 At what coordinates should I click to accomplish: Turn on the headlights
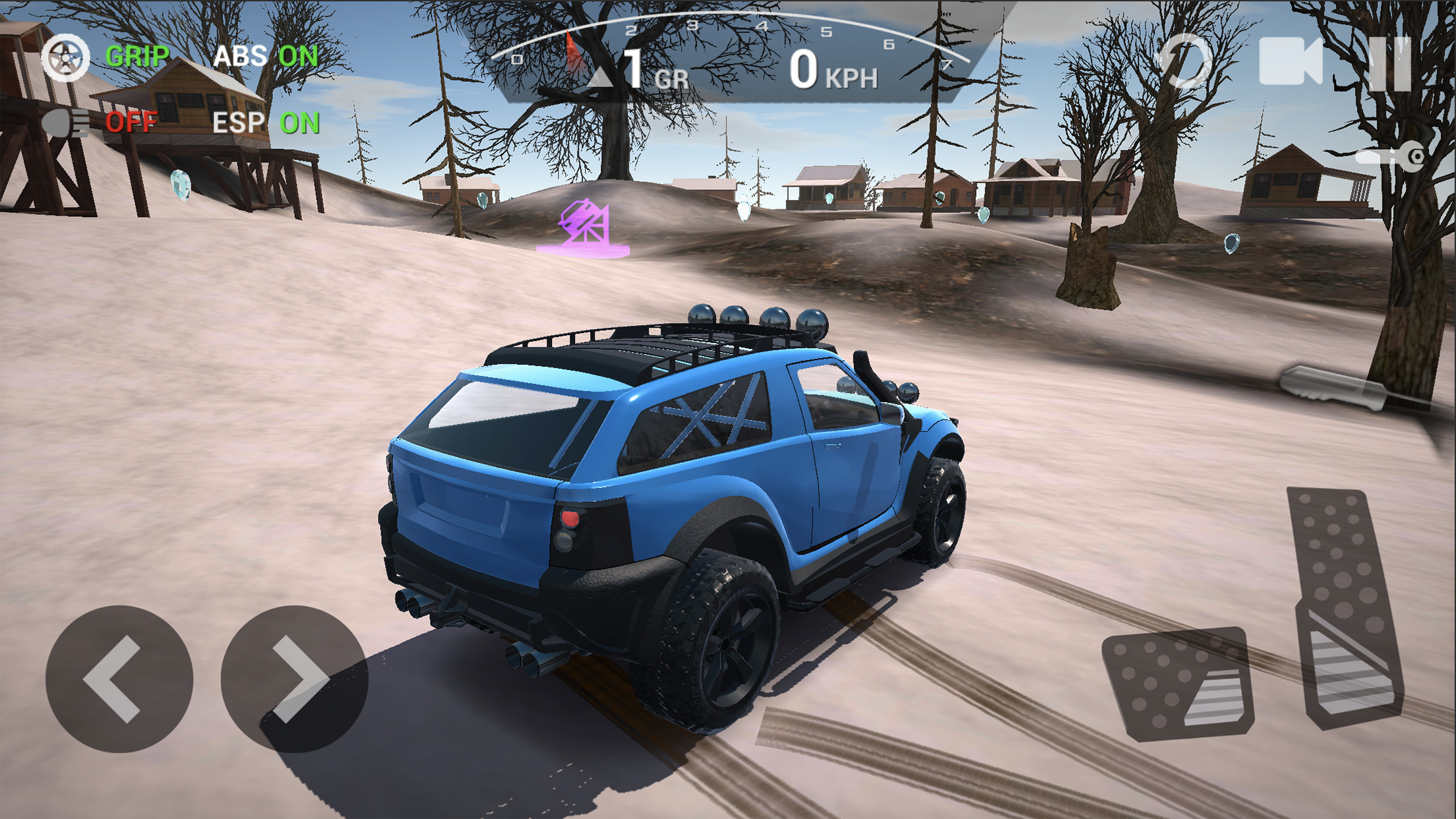click(99, 123)
